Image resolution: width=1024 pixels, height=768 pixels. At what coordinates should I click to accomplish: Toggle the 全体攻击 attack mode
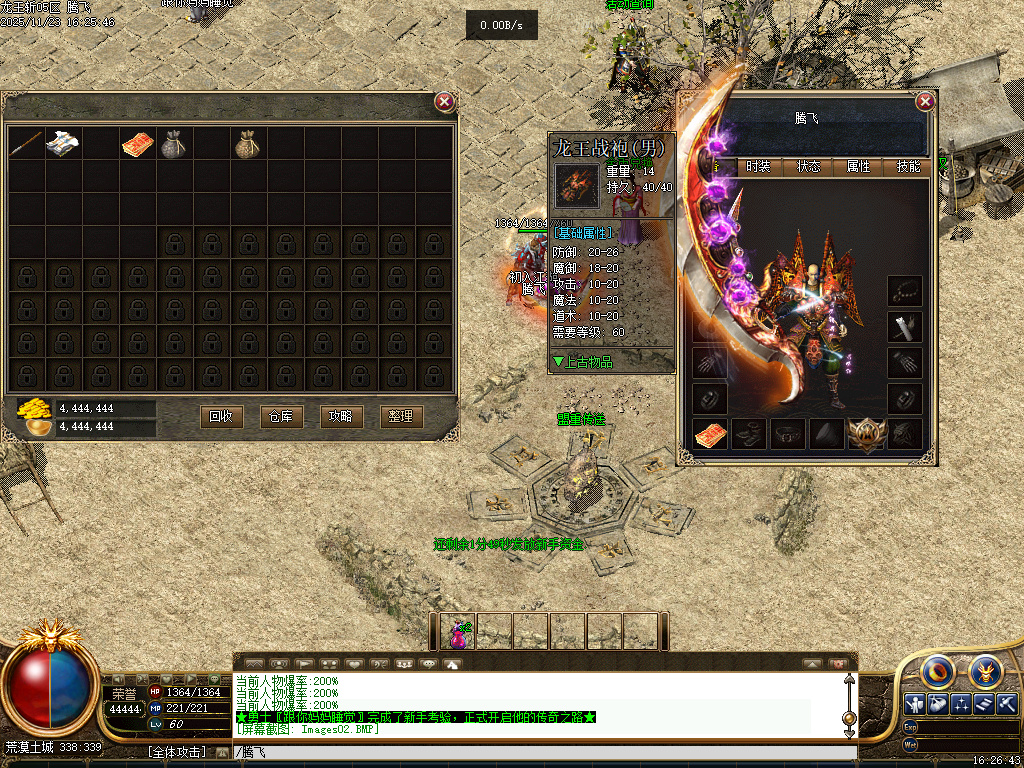click(176, 751)
